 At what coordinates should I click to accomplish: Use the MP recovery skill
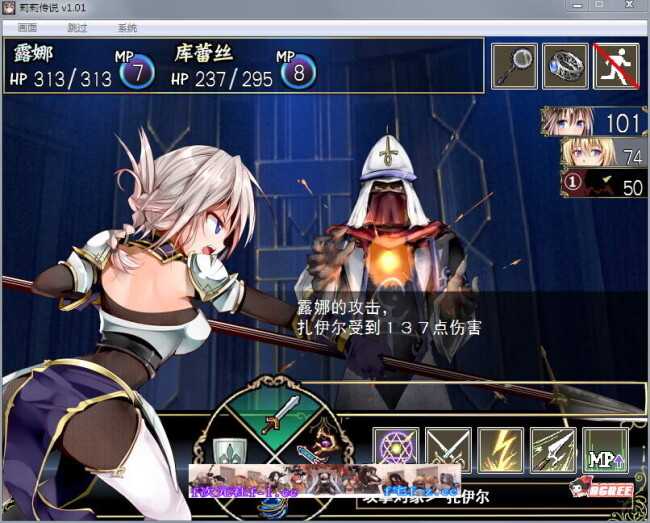pos(605,449)
